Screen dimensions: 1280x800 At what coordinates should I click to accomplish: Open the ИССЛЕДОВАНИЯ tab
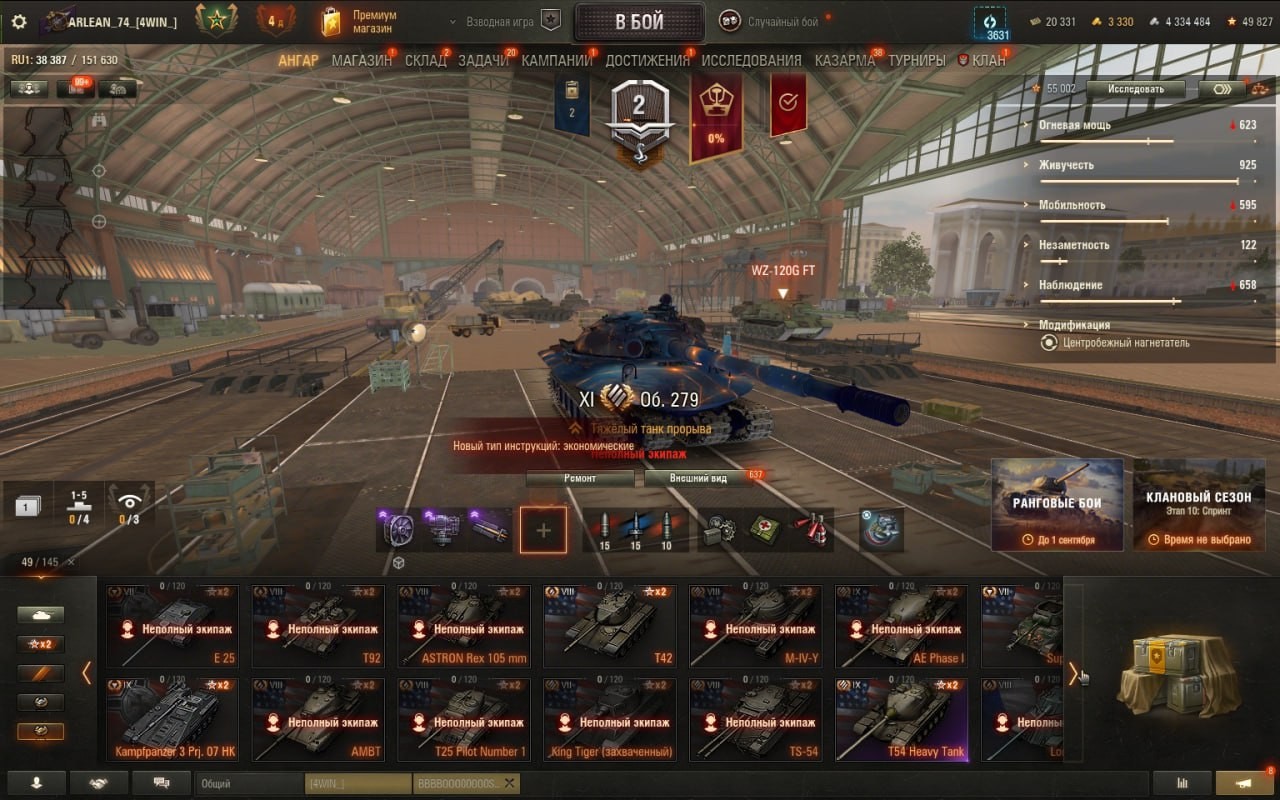coord(751,60)
